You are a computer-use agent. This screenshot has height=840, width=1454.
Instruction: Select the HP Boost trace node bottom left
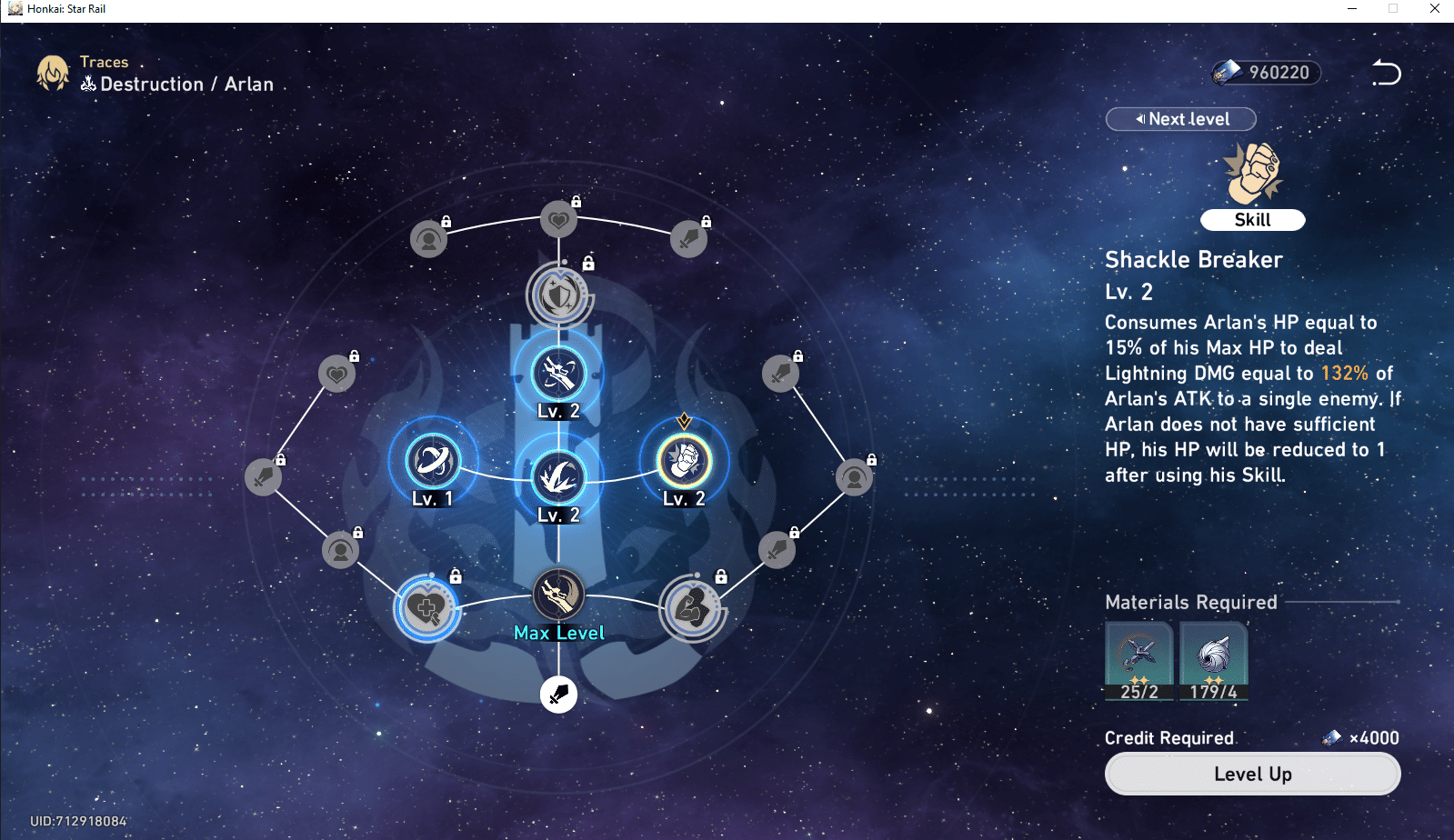pyautogui.click(x=426, y=609)
